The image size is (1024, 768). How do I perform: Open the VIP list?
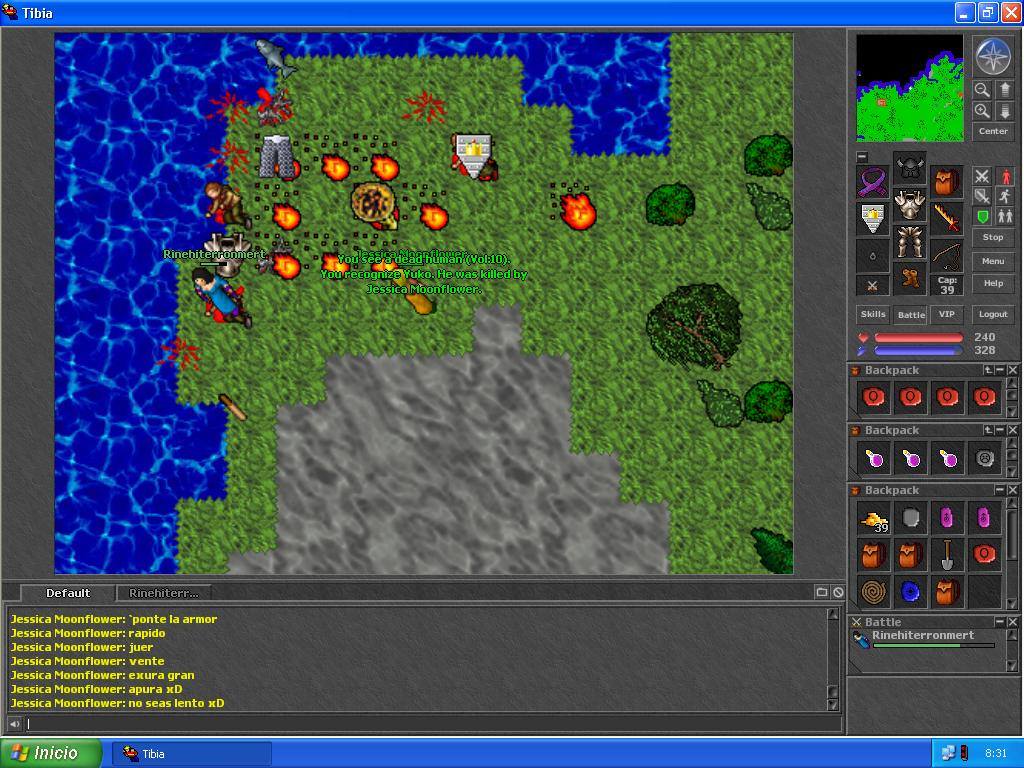[946, 314]
